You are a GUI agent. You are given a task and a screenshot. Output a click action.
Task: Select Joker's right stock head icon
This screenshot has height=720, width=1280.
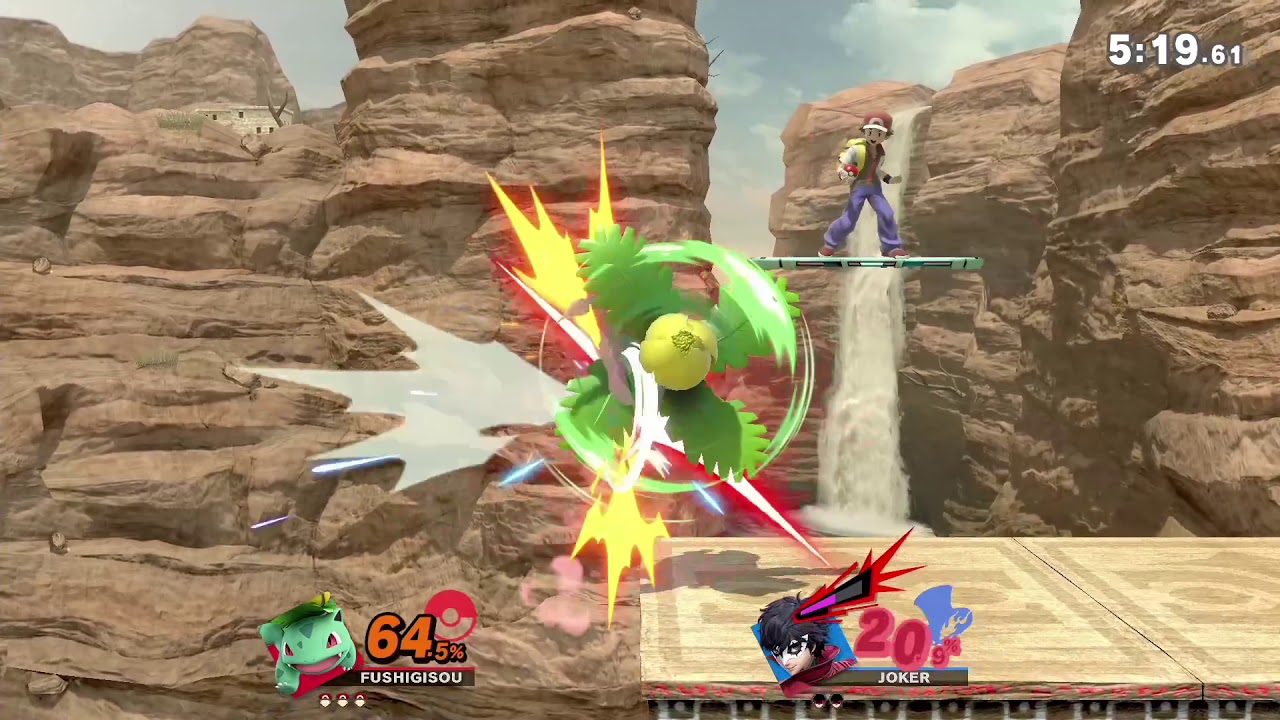(835, 700)
